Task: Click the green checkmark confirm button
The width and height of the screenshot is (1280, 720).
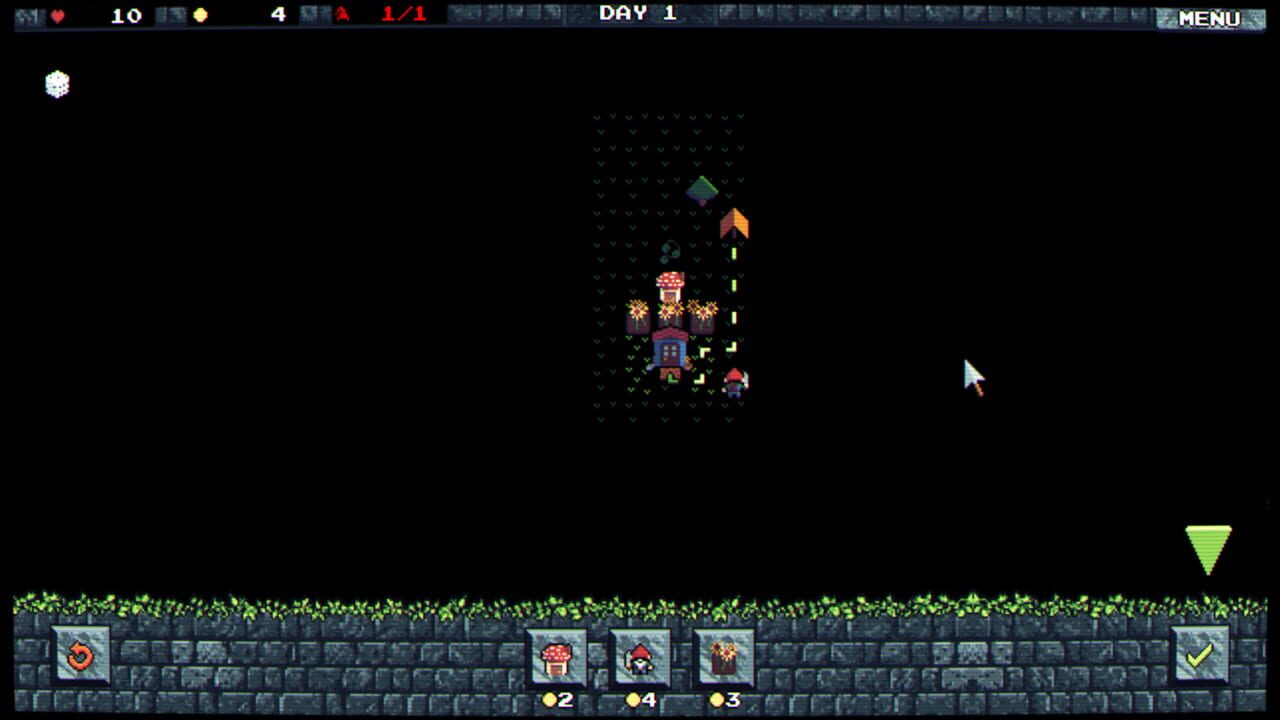Action: [x=1201, y=657]
